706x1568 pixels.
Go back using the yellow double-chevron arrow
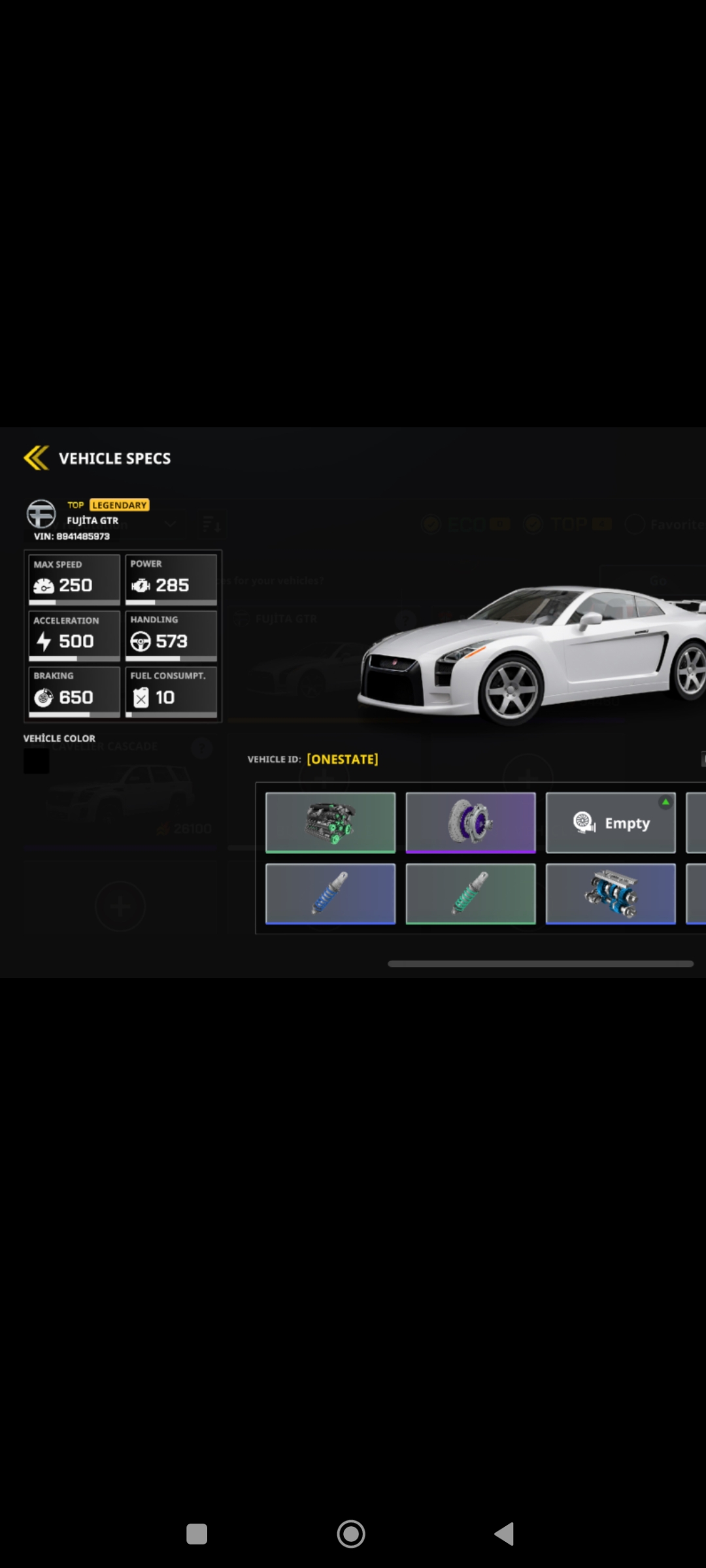click(x=37, y=458)
